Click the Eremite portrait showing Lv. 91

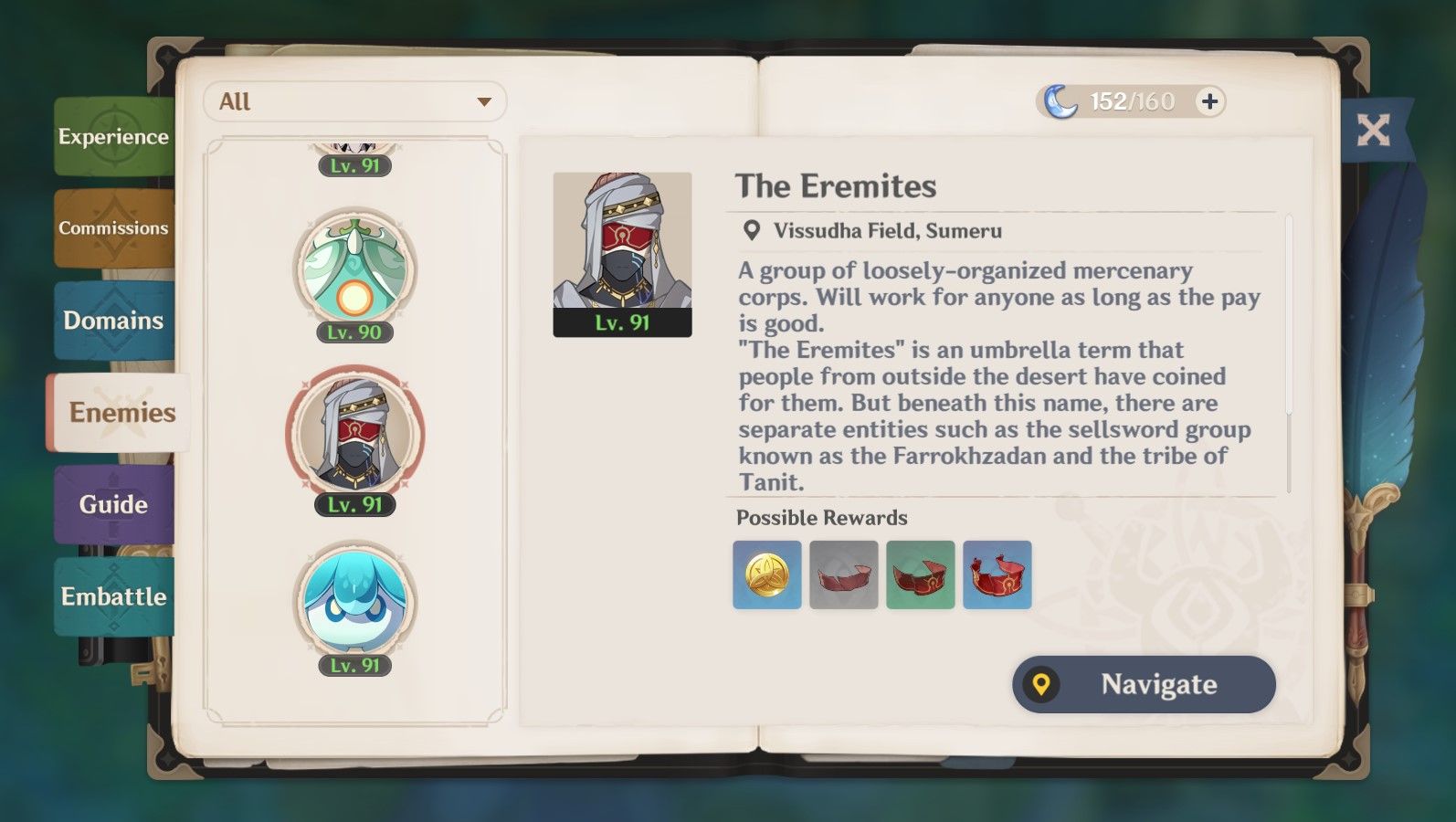click(622, 248)
